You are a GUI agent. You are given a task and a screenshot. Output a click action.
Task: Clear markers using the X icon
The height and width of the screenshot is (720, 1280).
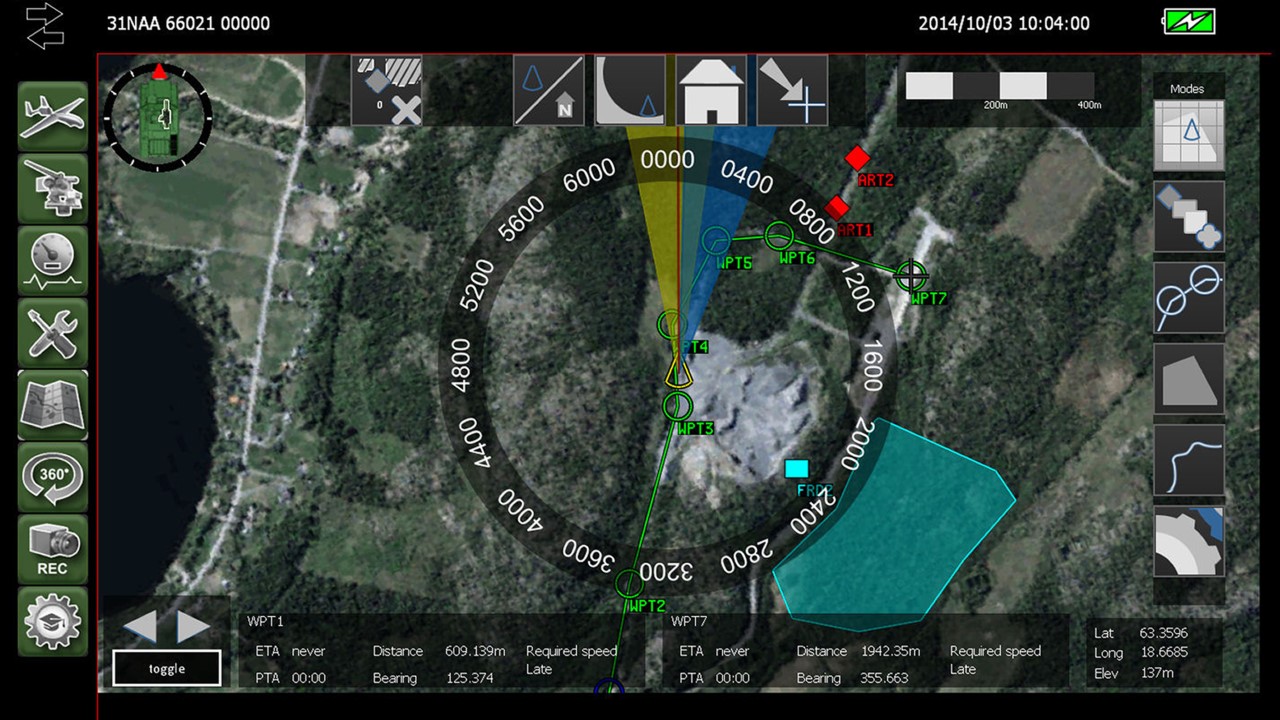[405, 110]
